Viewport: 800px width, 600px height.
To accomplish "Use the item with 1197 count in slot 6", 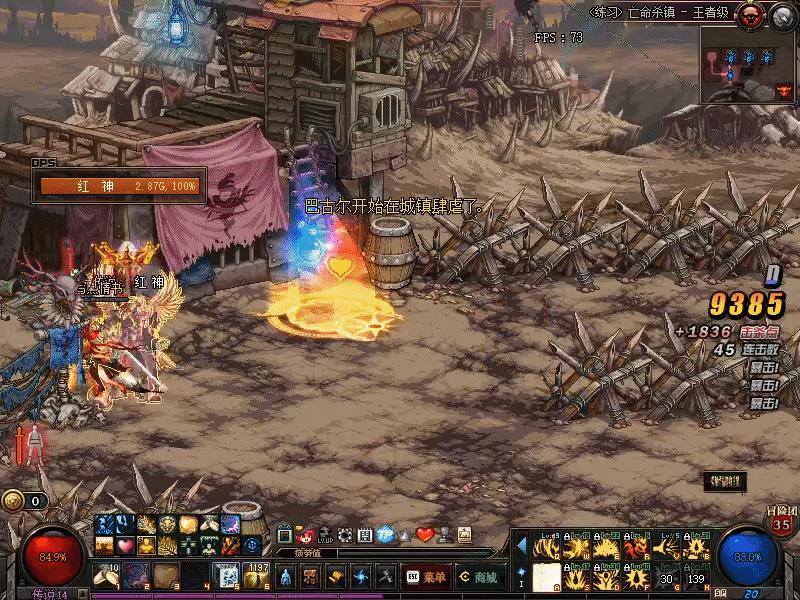I will (256, 576).
